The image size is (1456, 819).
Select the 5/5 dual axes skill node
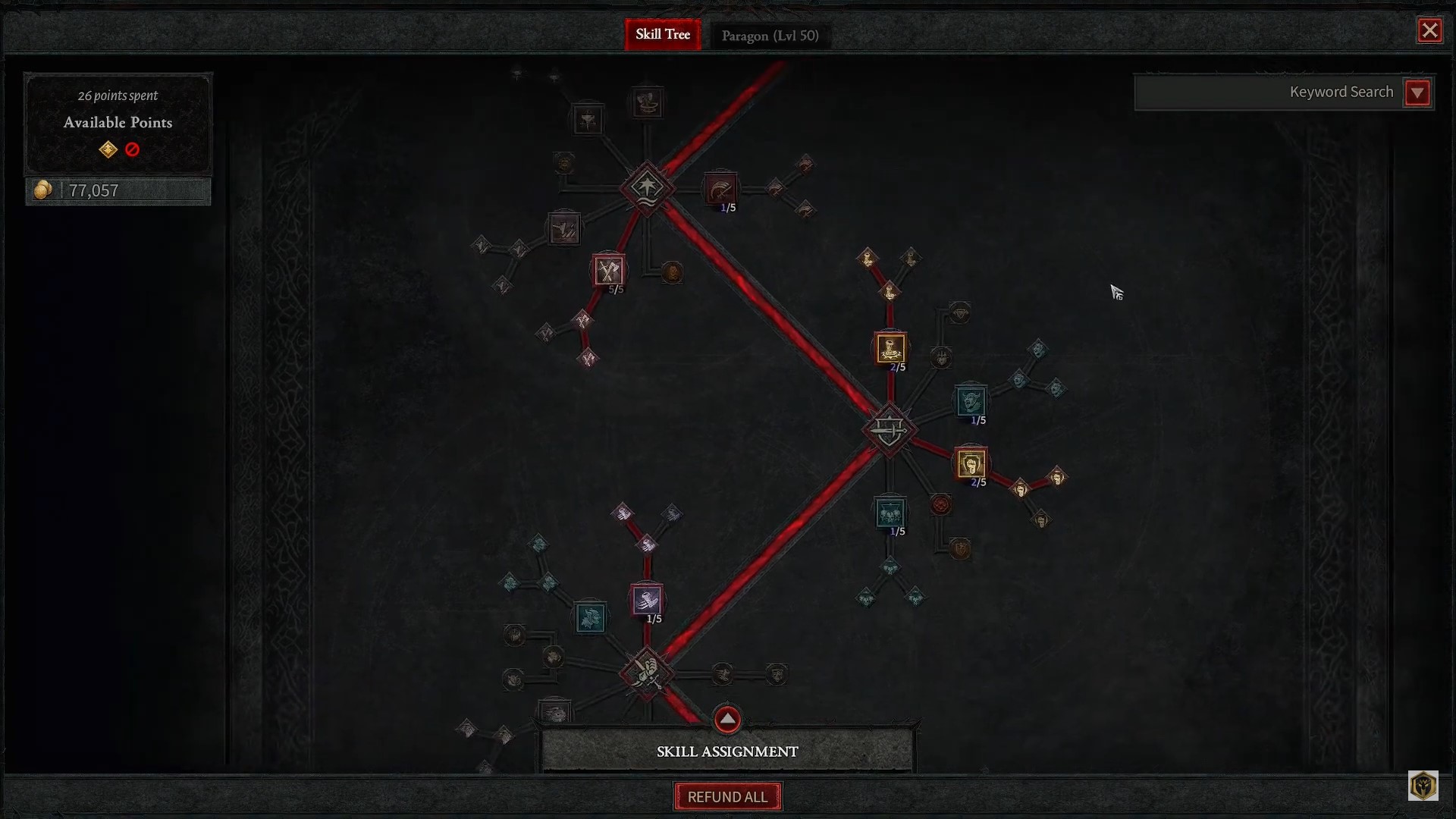coord(610,271)
